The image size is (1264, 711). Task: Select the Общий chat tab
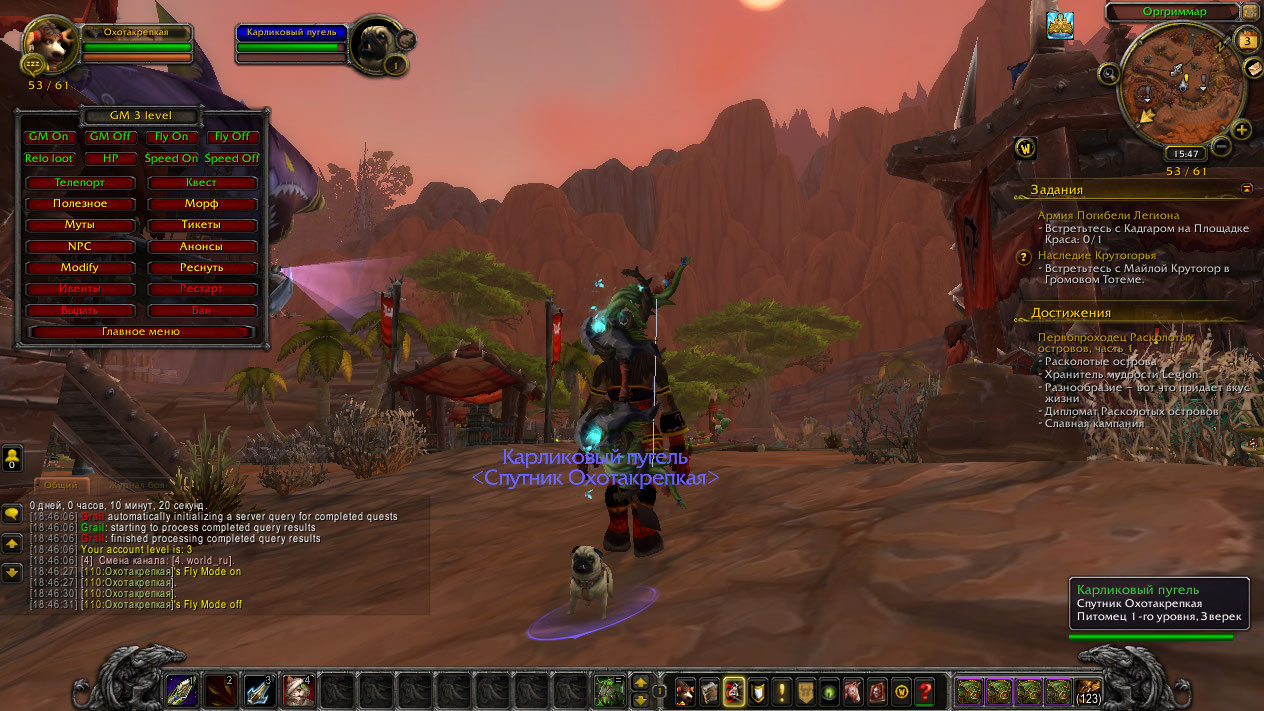(62, 485)
